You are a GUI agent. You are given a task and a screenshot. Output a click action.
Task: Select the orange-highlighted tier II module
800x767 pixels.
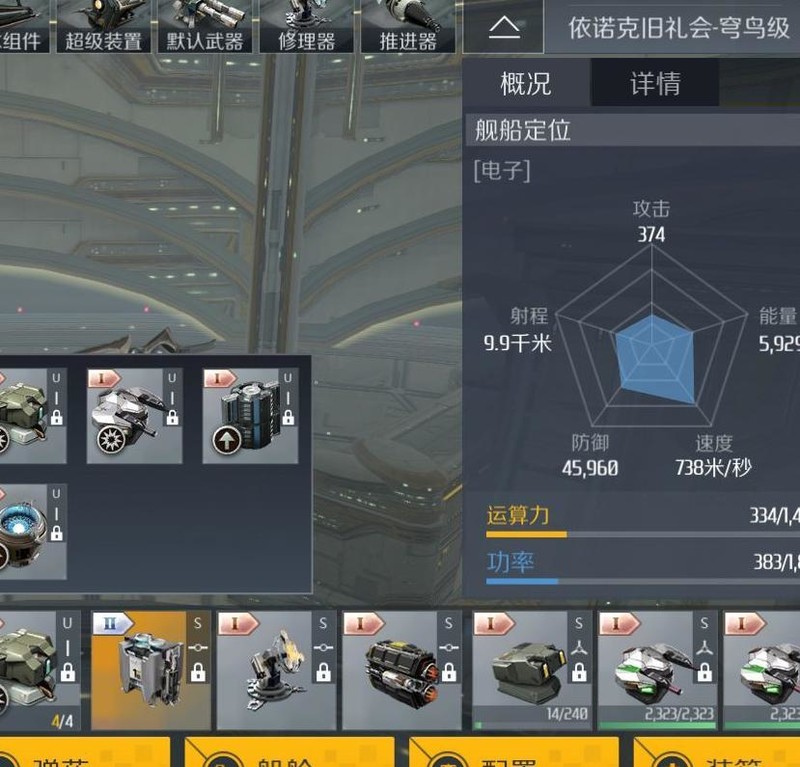(151, 670)
